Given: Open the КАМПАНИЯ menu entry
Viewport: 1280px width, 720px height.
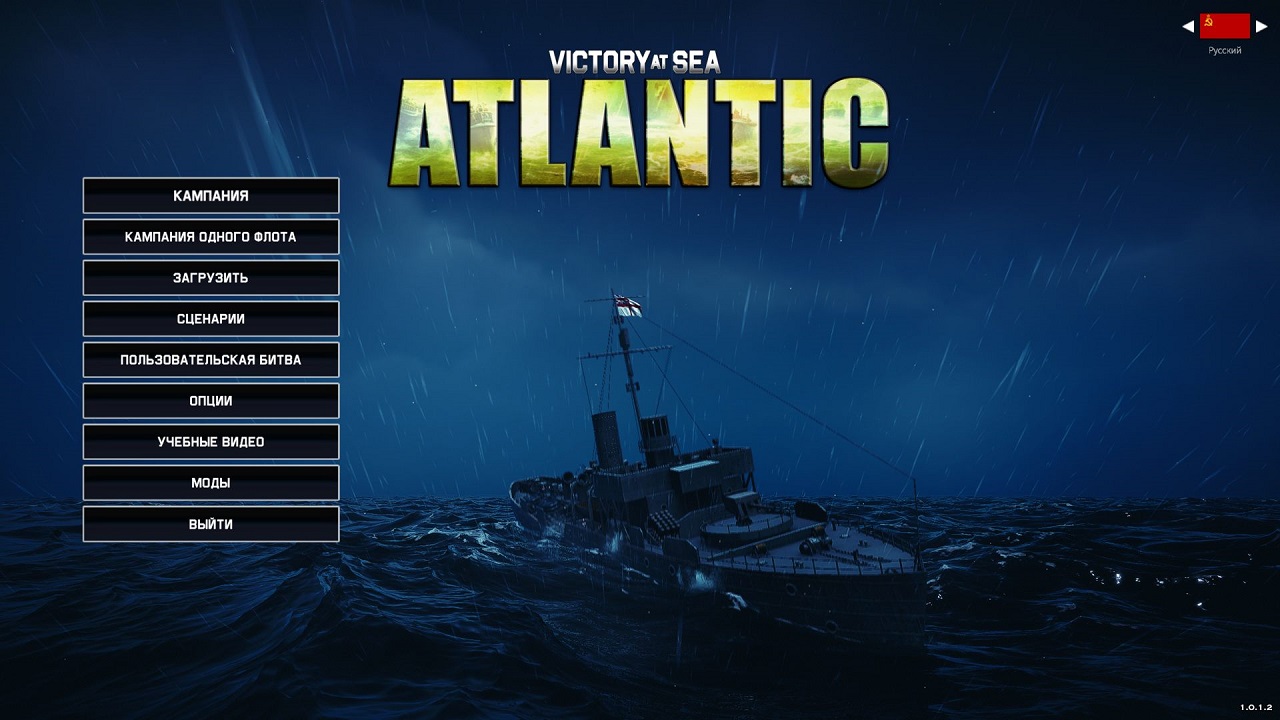Looking at the screenshot, I should click(210, 196).
